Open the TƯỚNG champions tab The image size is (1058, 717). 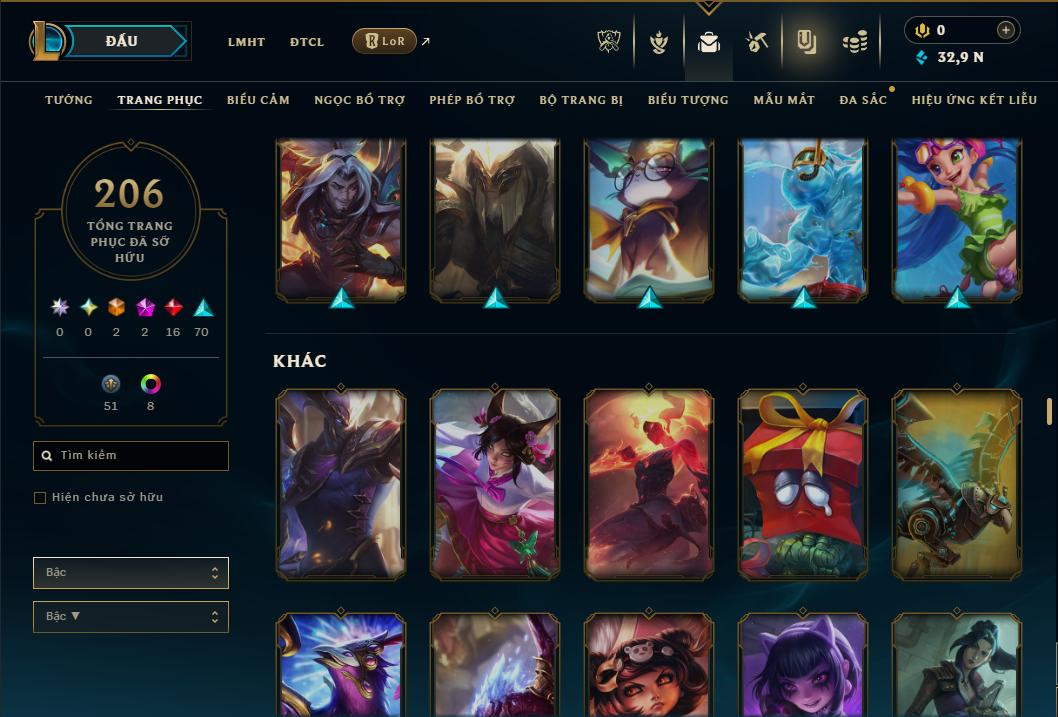[x=69, y=100]
